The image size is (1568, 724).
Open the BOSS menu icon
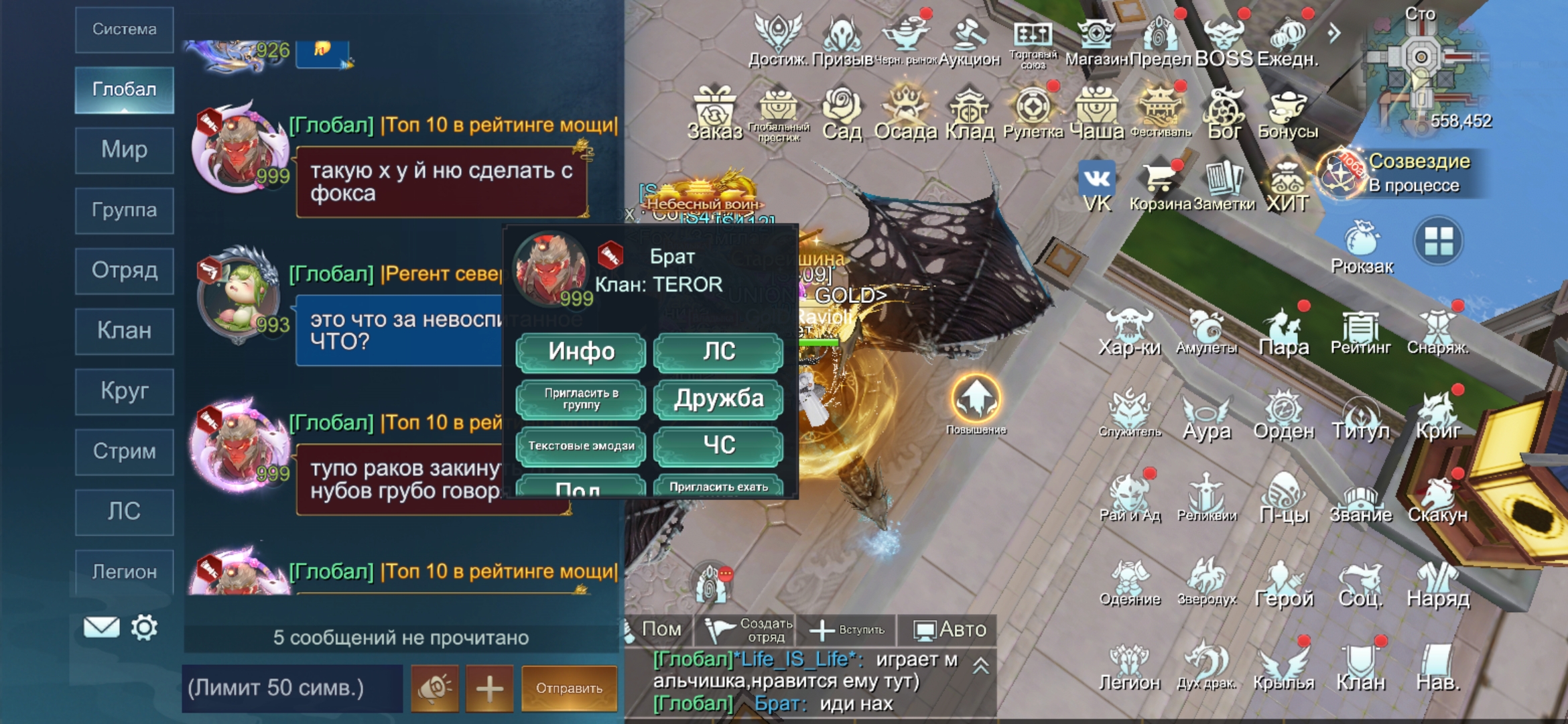[x=1224, y=40]
